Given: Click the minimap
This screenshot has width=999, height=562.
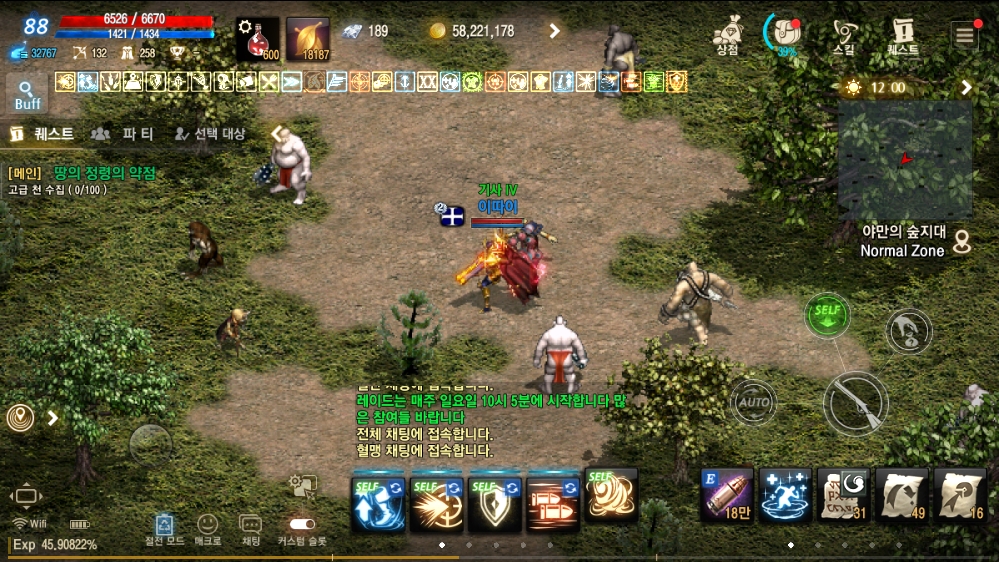Looking at the screenshot, I should coord(905,158).
